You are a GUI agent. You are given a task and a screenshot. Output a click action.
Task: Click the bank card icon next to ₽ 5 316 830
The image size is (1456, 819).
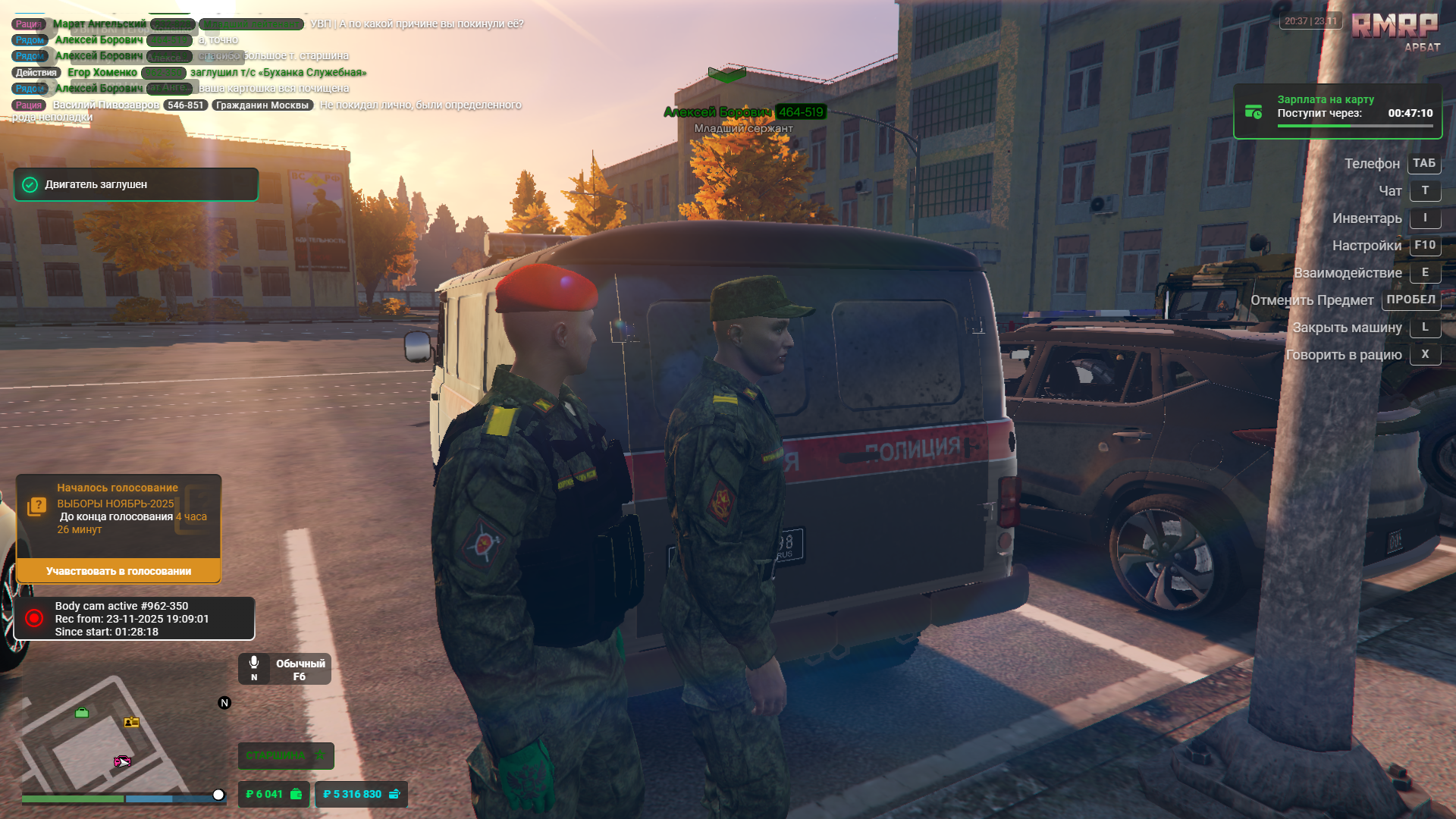point(395,794)
